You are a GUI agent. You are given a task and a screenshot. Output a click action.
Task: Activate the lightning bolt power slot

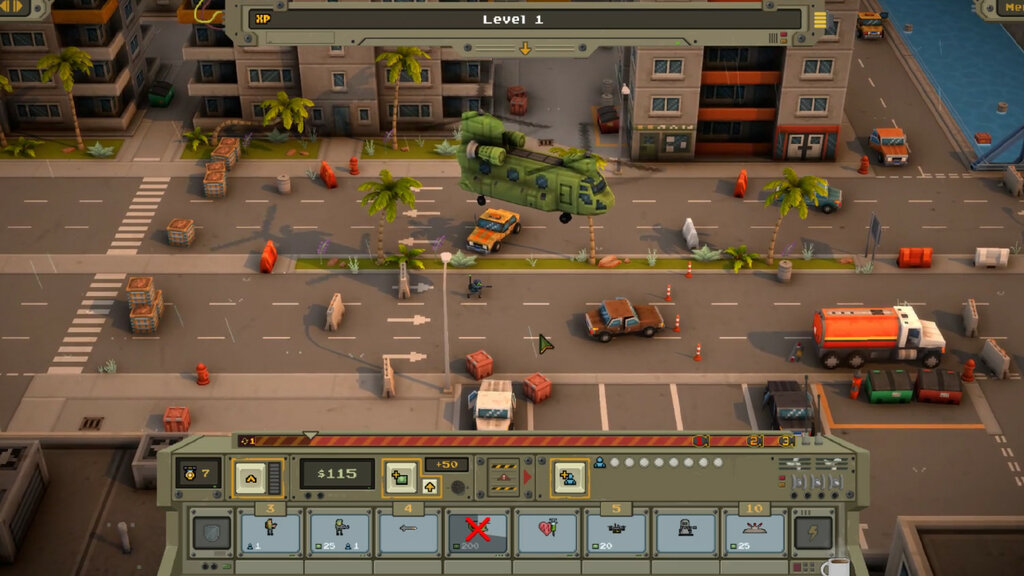coord(813,533)
